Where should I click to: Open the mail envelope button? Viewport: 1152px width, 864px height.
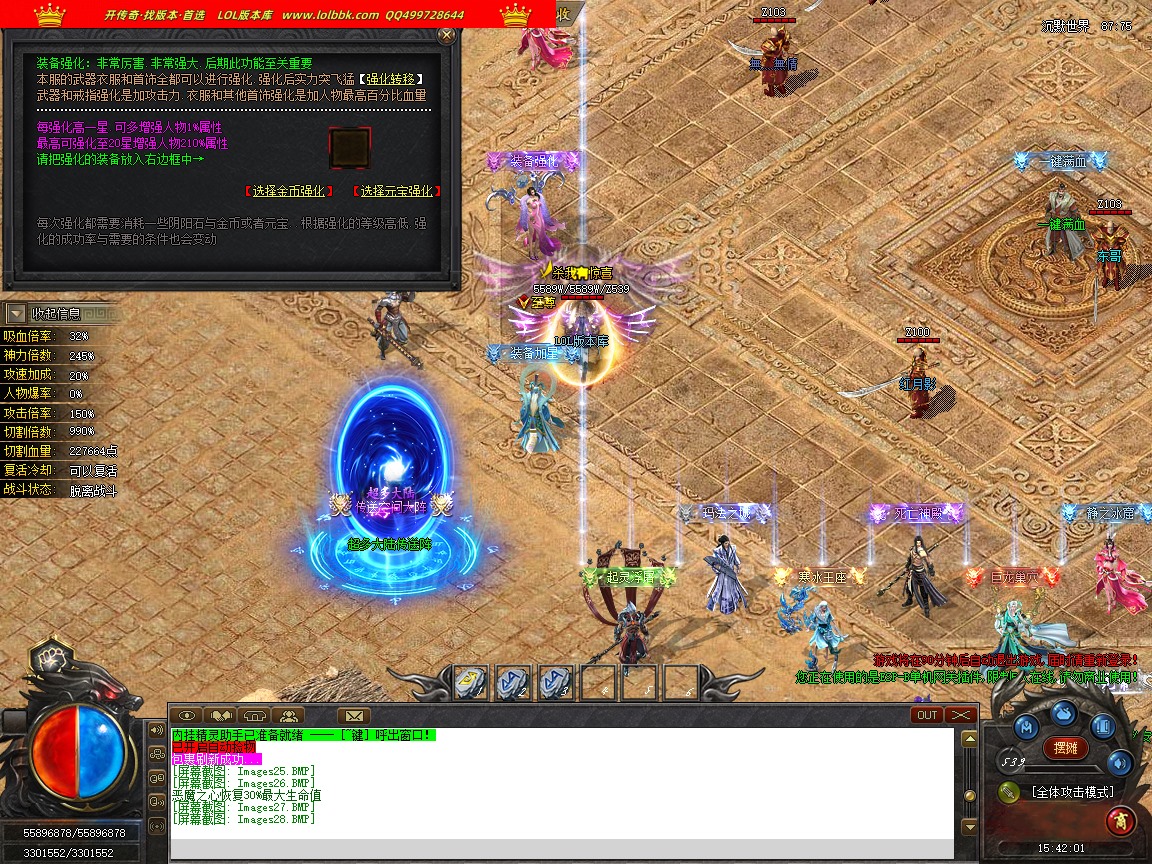(x=353, y=715)
